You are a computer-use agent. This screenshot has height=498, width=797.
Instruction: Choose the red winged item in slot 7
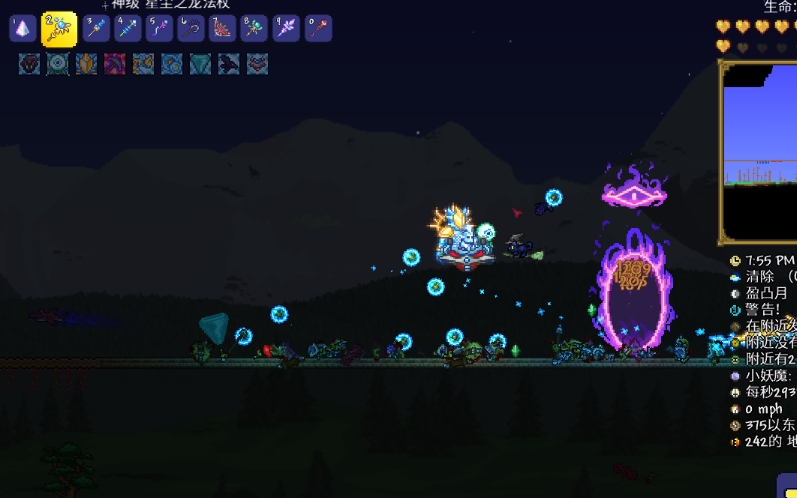point(223,28)
